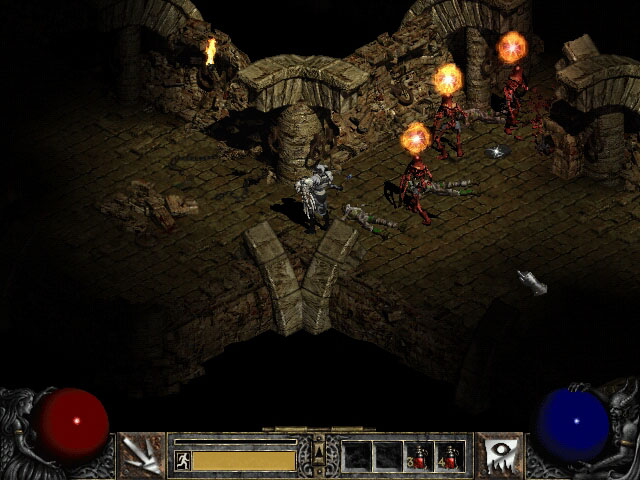Select the left-hand attack skill icon
The image size is (640, 480).
[x=141, y=455]
